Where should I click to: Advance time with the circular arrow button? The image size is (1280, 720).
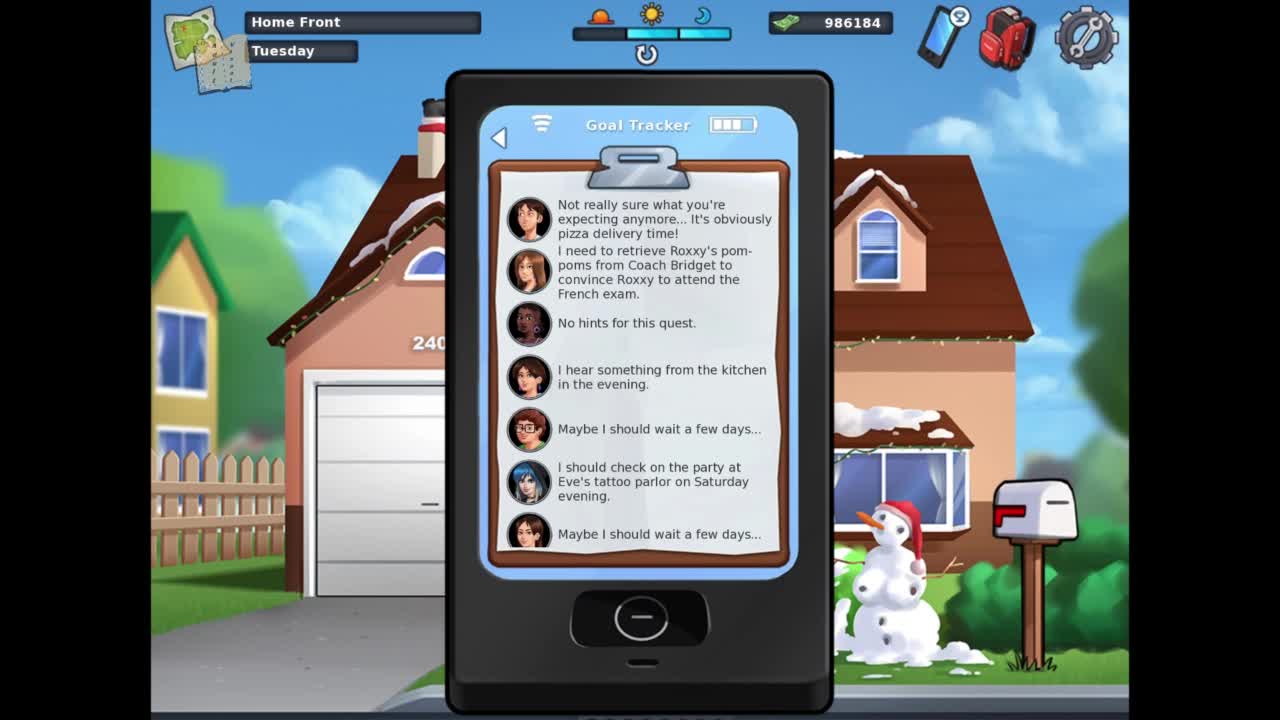pos(647,55)
